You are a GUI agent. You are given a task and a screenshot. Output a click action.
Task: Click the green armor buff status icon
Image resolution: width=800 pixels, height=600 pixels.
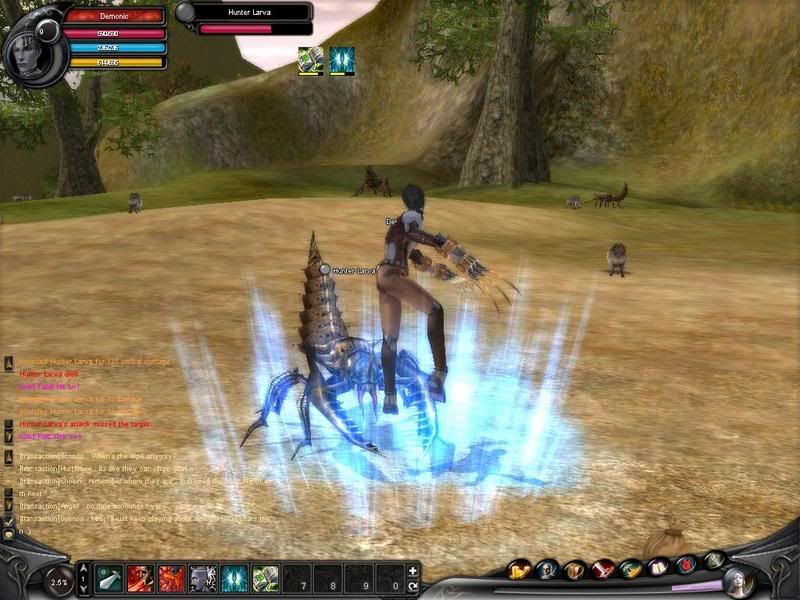tap(310, 60)
